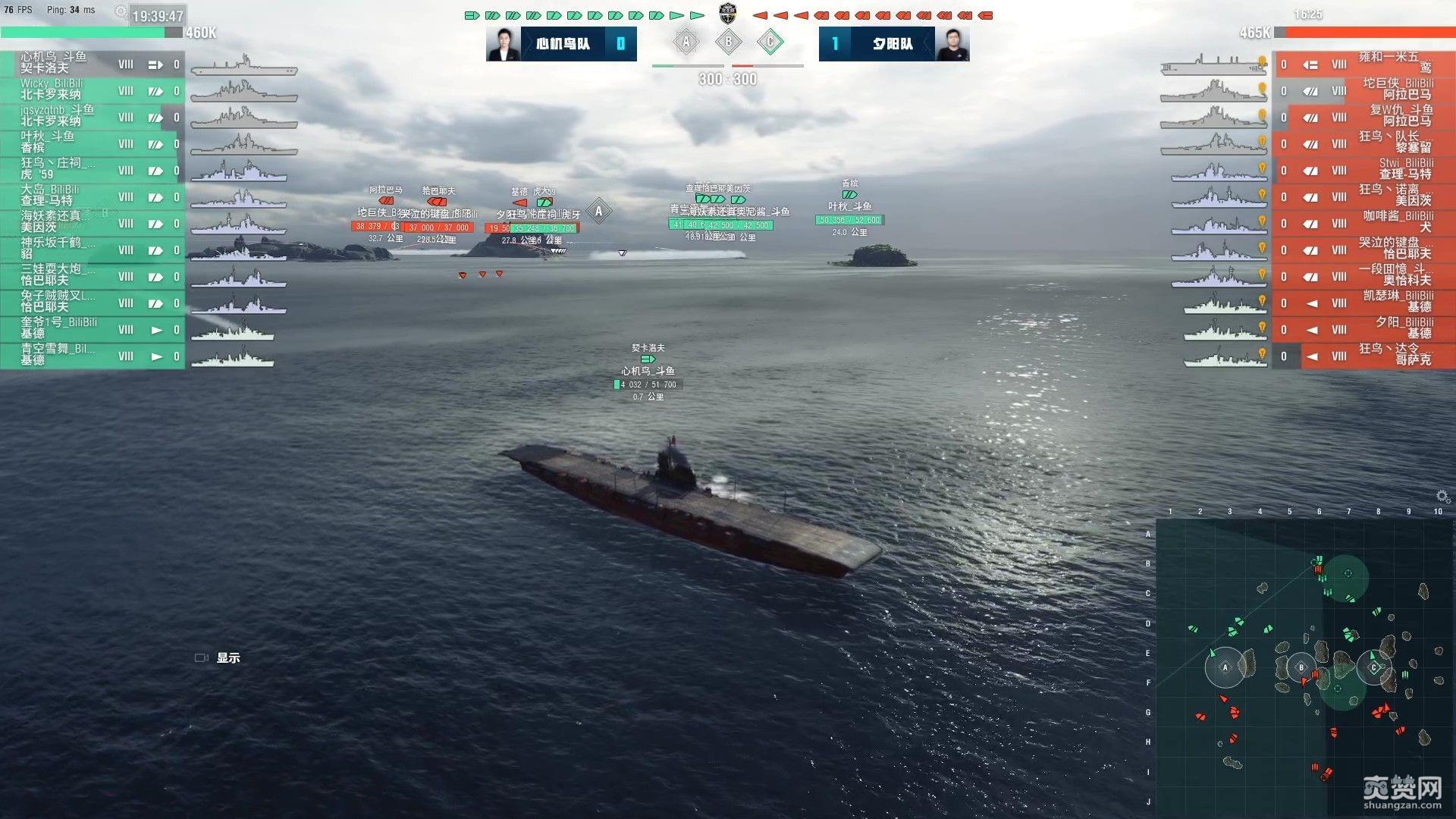Image resolution: width=1456 pixels, height=819 pixels.
Task: Select 夕阳_BiliBili 基德 enemy row
Action: click(1365, 329)
